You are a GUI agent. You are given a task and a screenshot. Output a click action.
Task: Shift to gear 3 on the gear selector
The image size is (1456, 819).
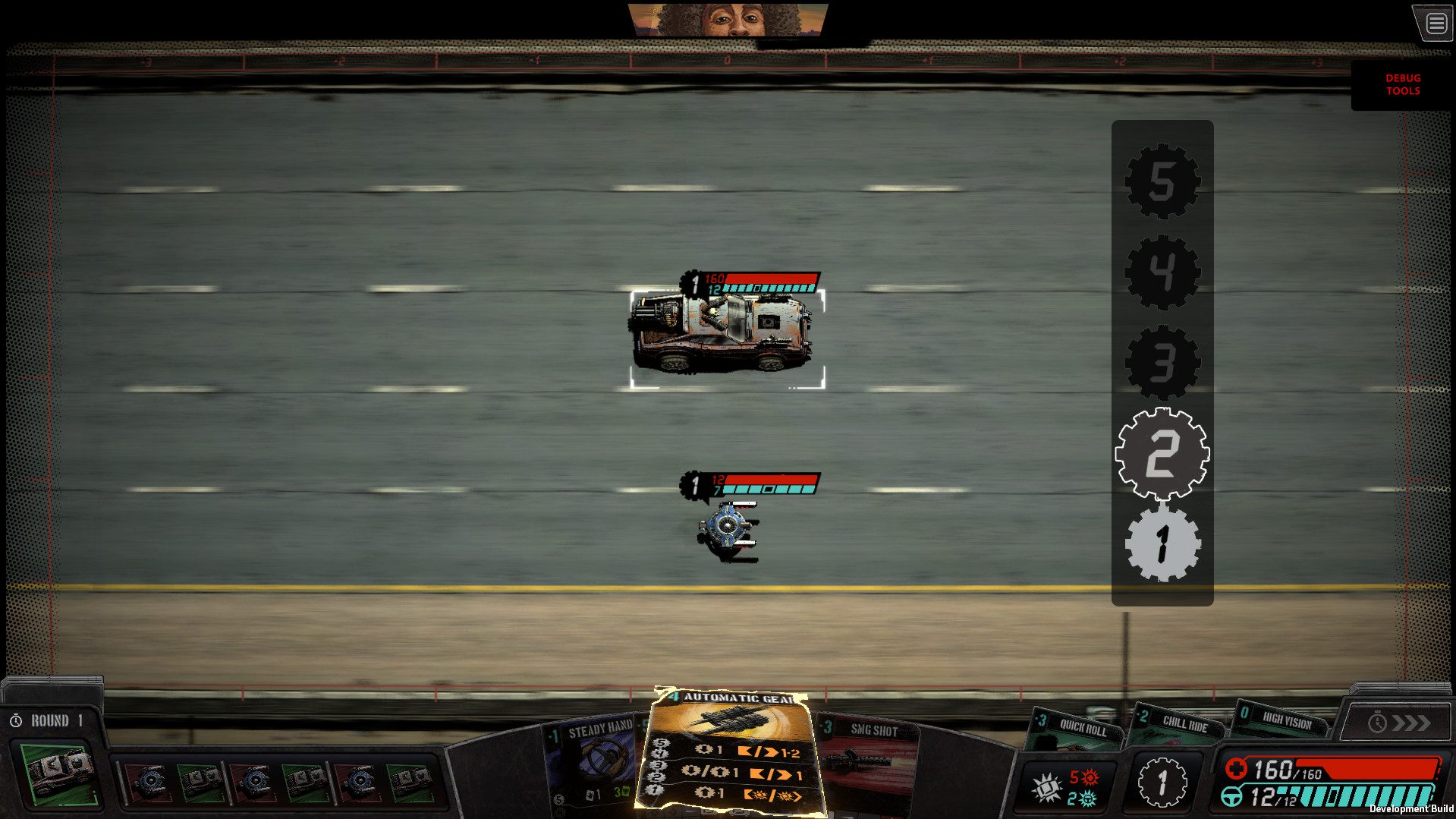pyautogui.click(x=1162, y=363)
